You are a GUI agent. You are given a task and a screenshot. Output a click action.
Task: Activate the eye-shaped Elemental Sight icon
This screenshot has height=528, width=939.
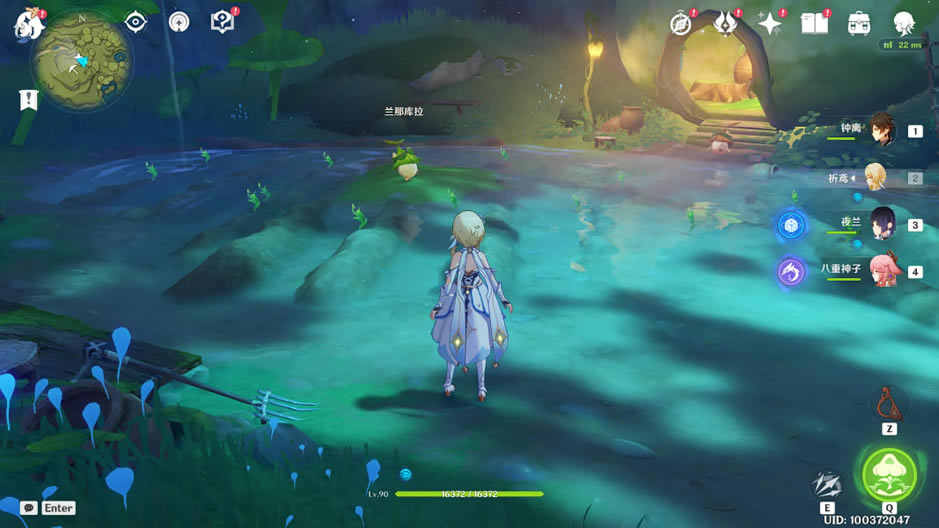tap(135, 22)
